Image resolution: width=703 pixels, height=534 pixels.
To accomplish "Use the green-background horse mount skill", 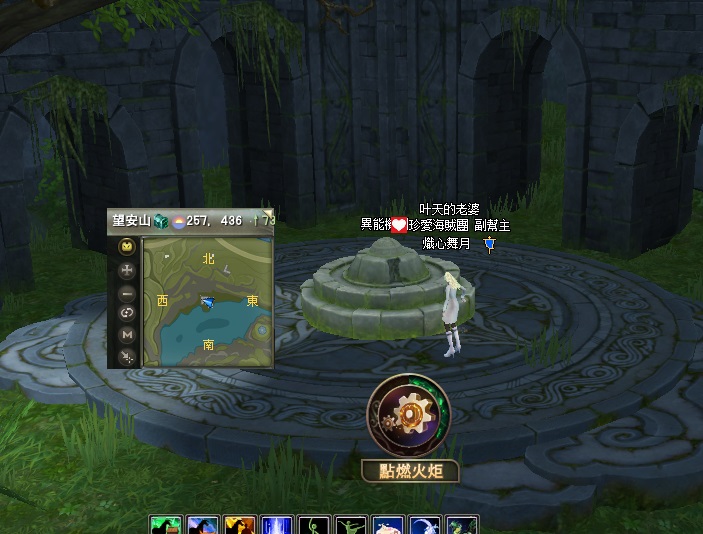I will tap(166, 526).
